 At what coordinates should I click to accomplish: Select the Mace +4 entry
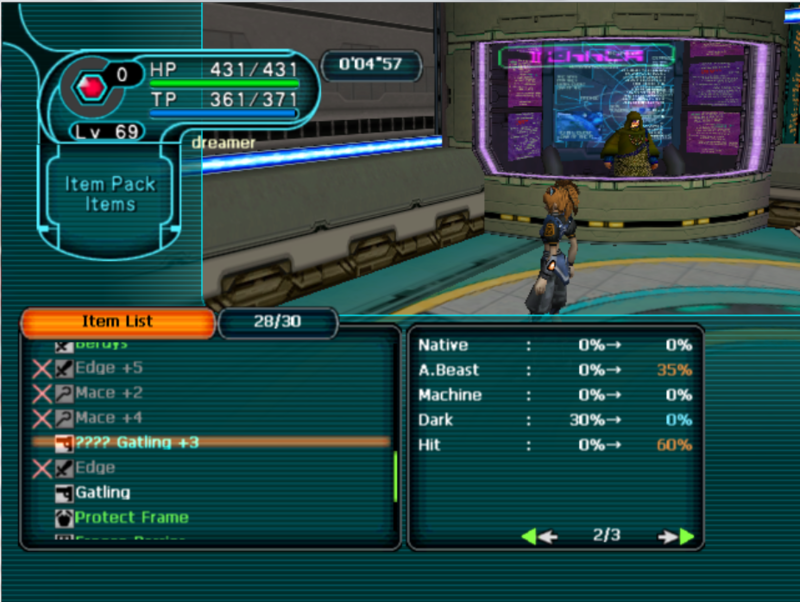(108, 418)
